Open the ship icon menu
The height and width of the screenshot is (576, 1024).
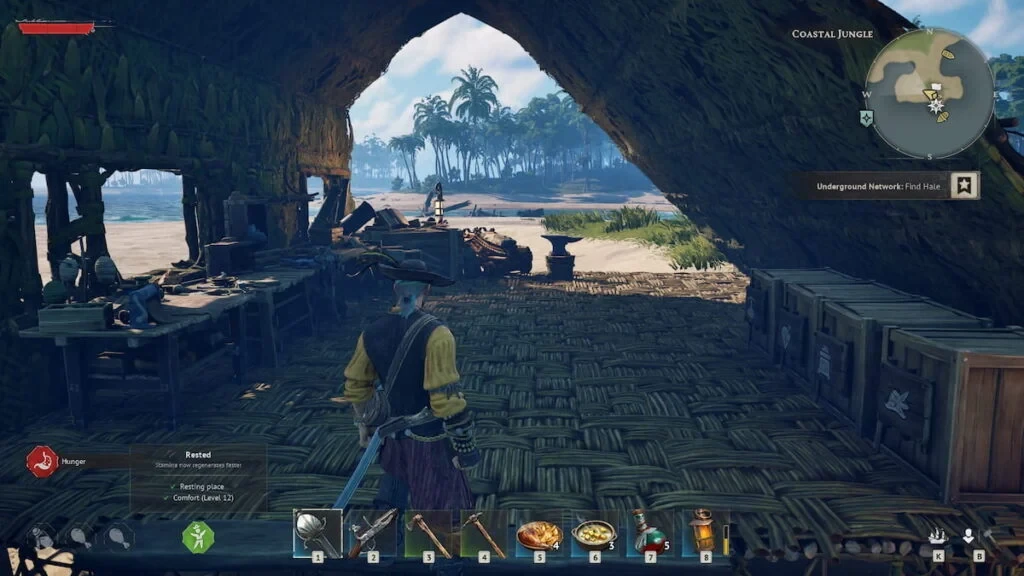pos(938,536)
